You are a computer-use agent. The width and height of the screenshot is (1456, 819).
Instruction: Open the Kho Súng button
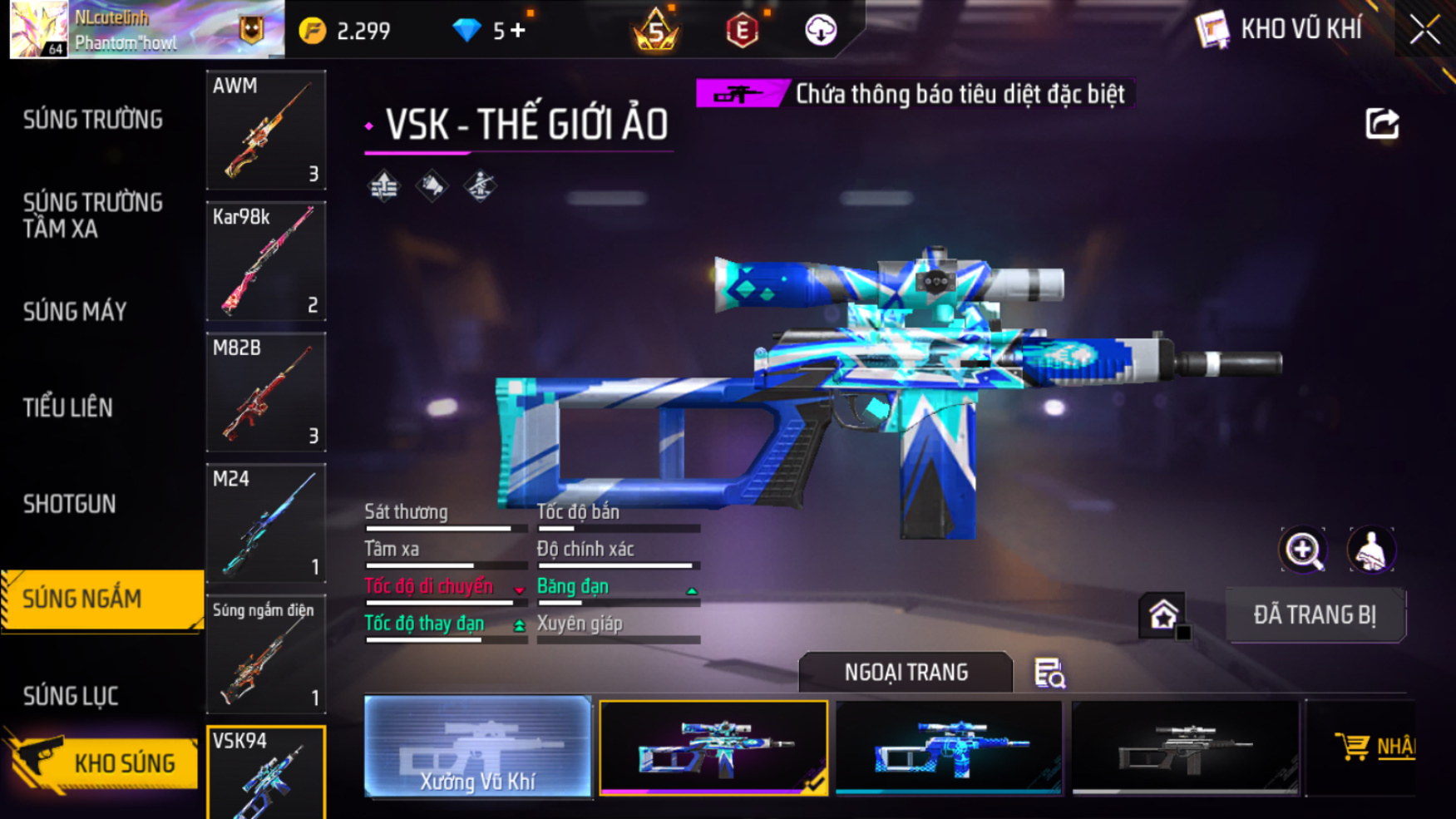click(104, 762)
